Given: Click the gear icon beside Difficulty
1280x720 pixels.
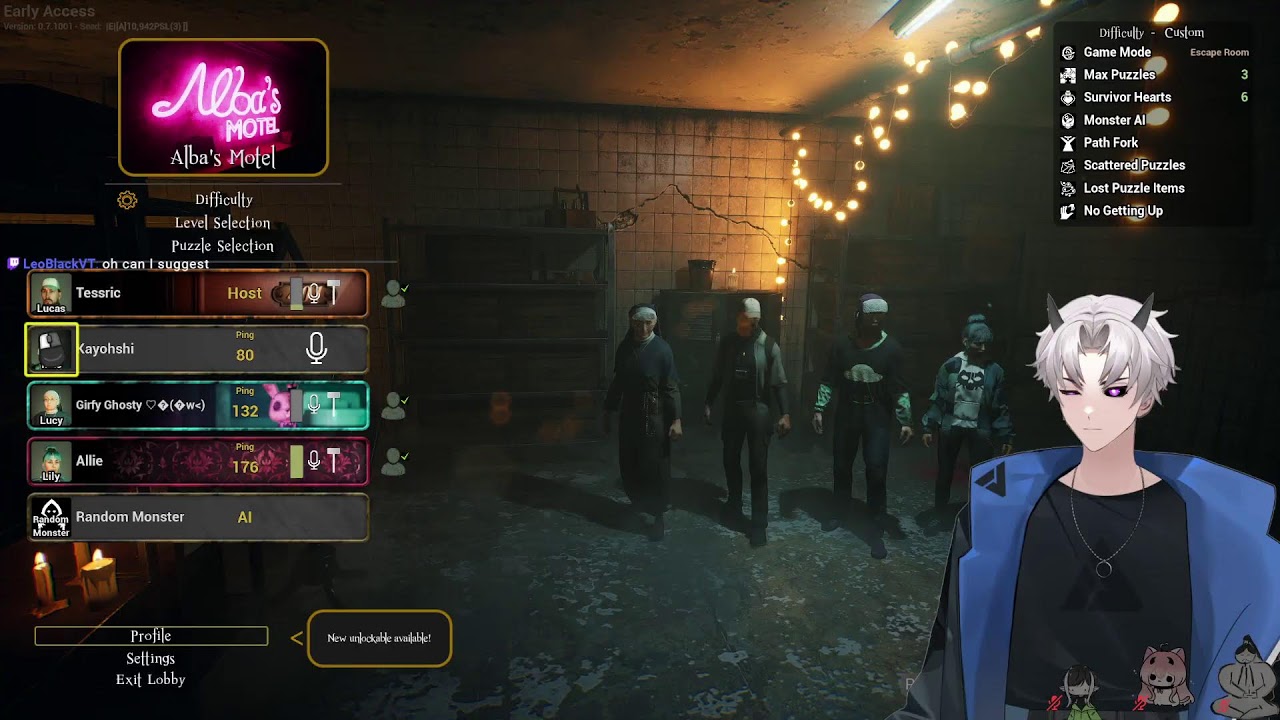Looking at the screenshot, I should tap(127, 200).
